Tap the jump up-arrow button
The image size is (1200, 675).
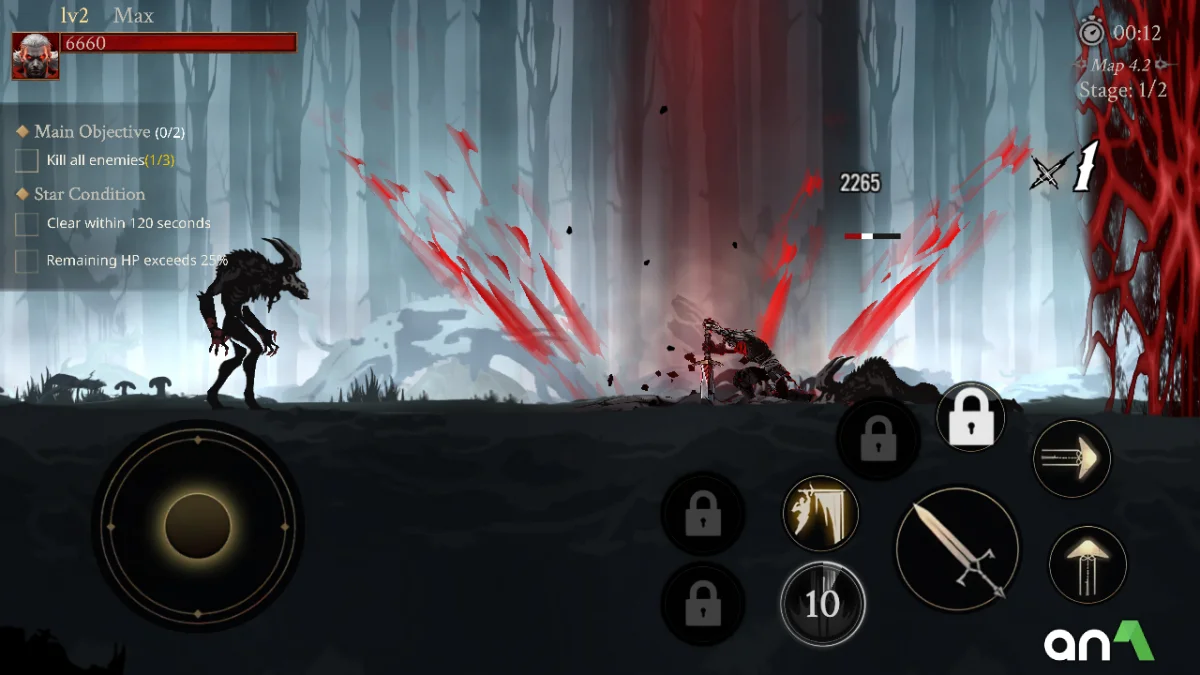[x=1087, y=564]
